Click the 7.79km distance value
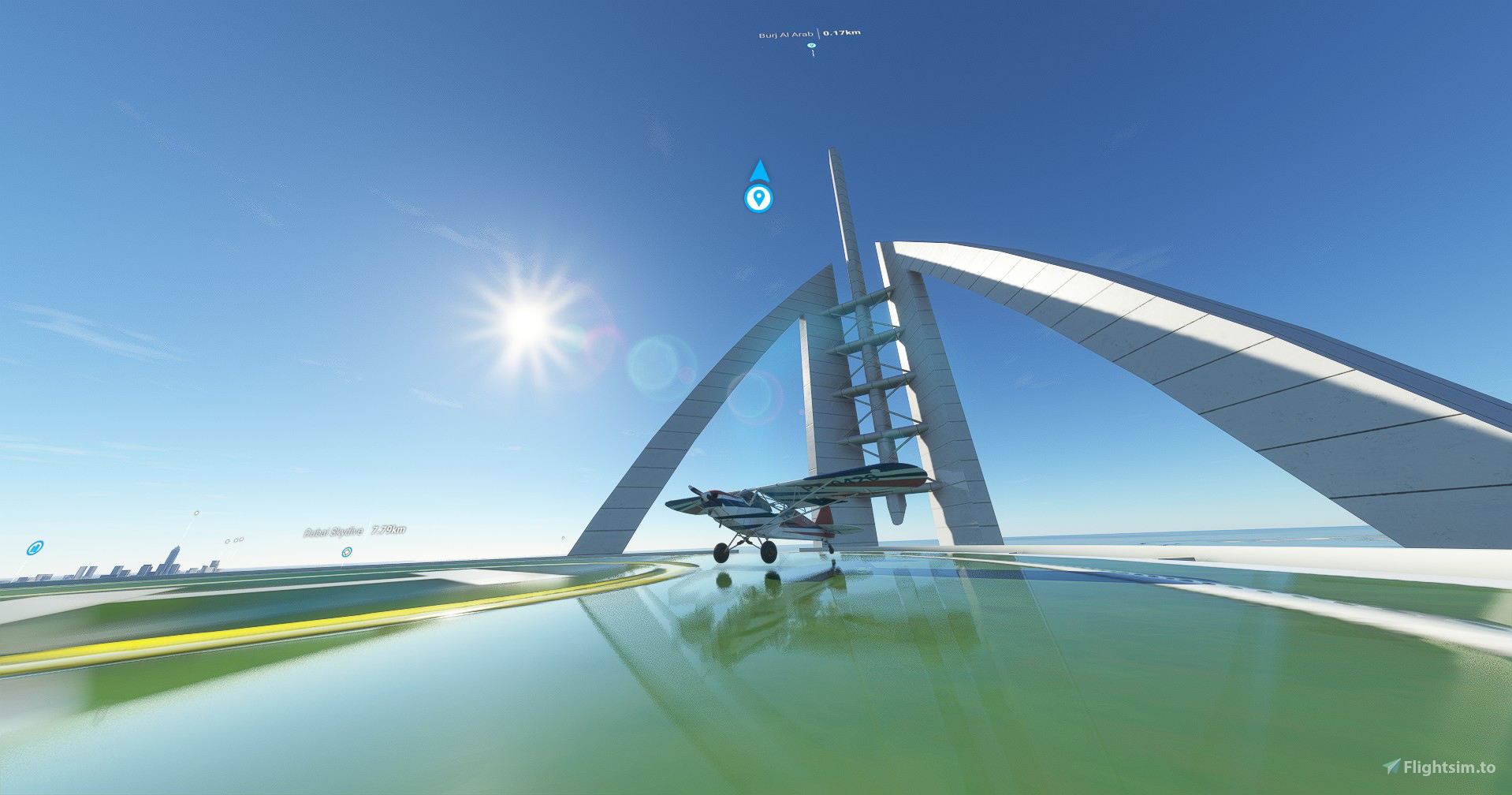The image size is (1512, 795). [x=389, y=531]
